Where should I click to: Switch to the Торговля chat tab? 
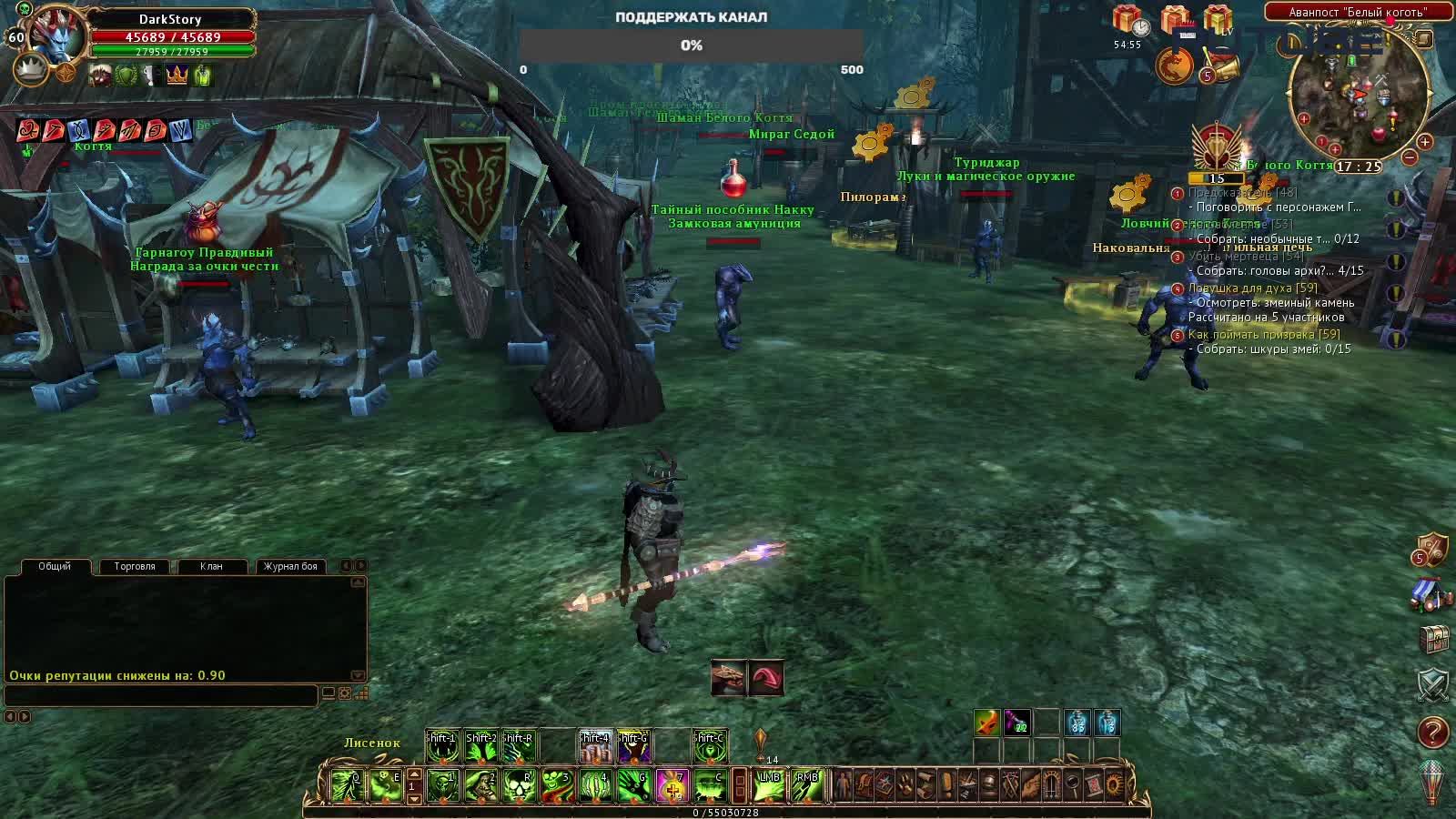click(x=135, y=566)
